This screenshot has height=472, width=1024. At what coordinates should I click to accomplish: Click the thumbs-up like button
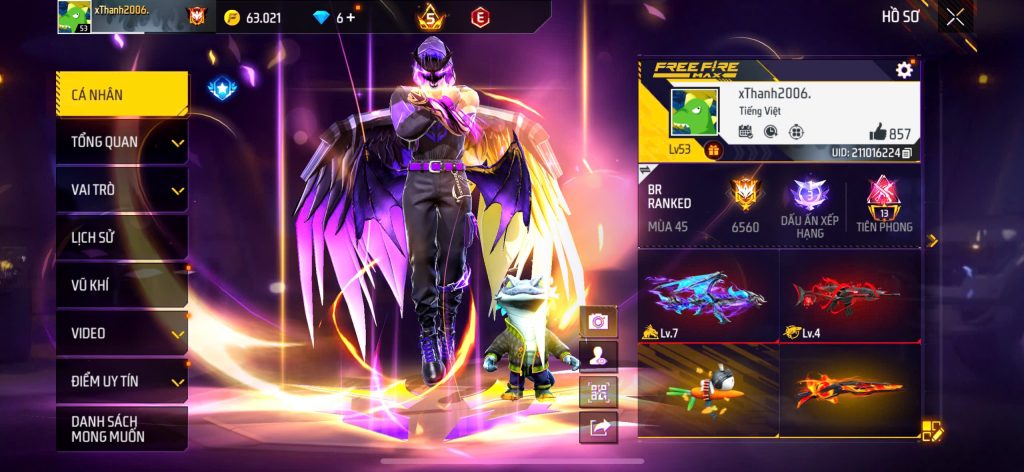pyautogui.click(x=877, y=133)
